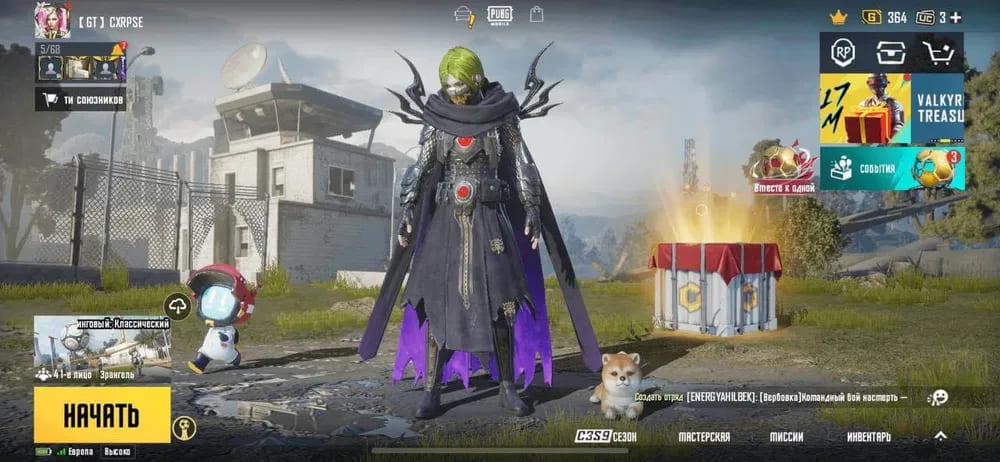1000x462 pixels.
Task: Open the Мастерская workshop tab
Action: tap(704, 437)
